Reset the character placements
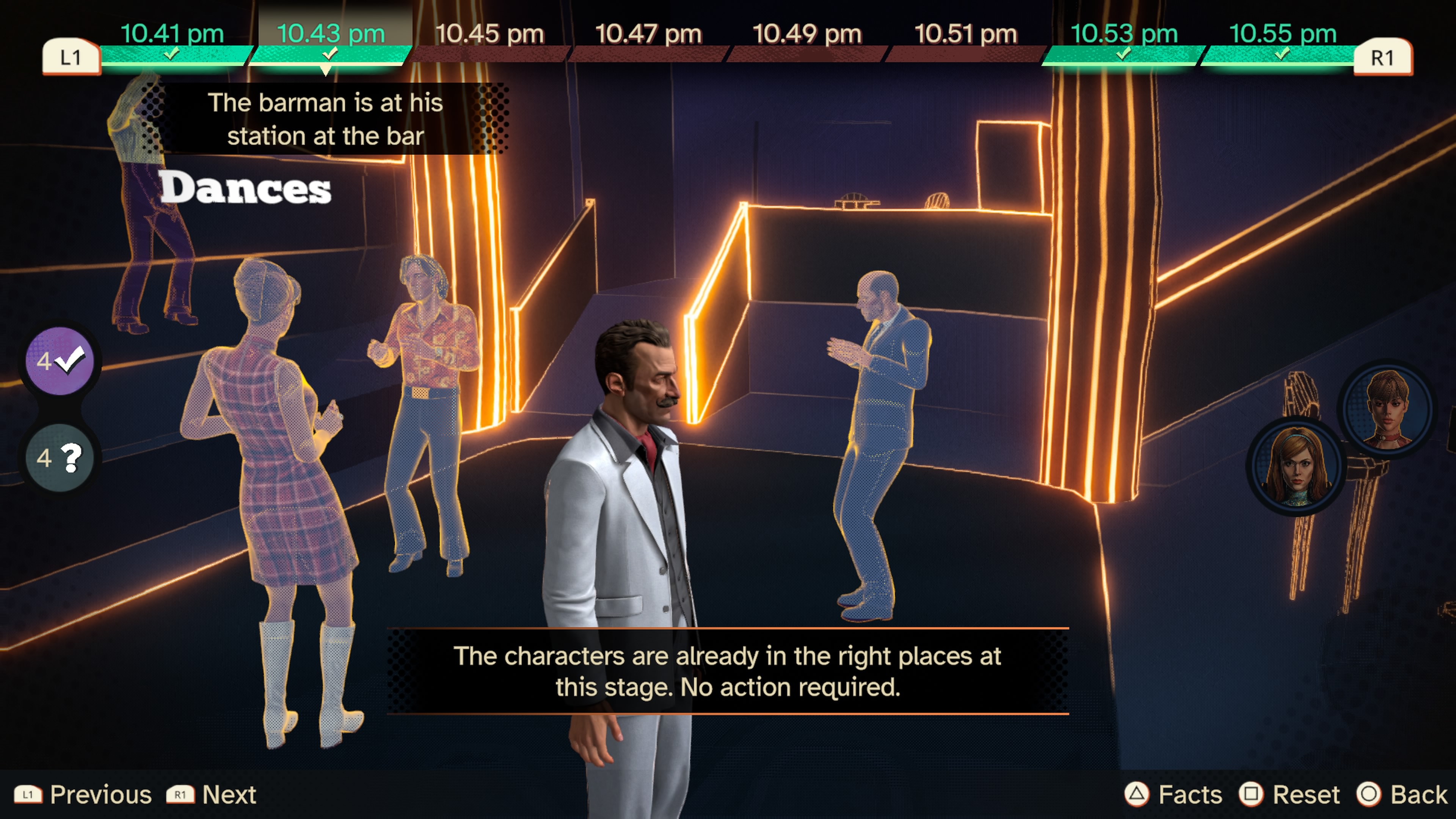This screenshot has width=1456, height=819. pyautogui.click(x=1289, y=795)
